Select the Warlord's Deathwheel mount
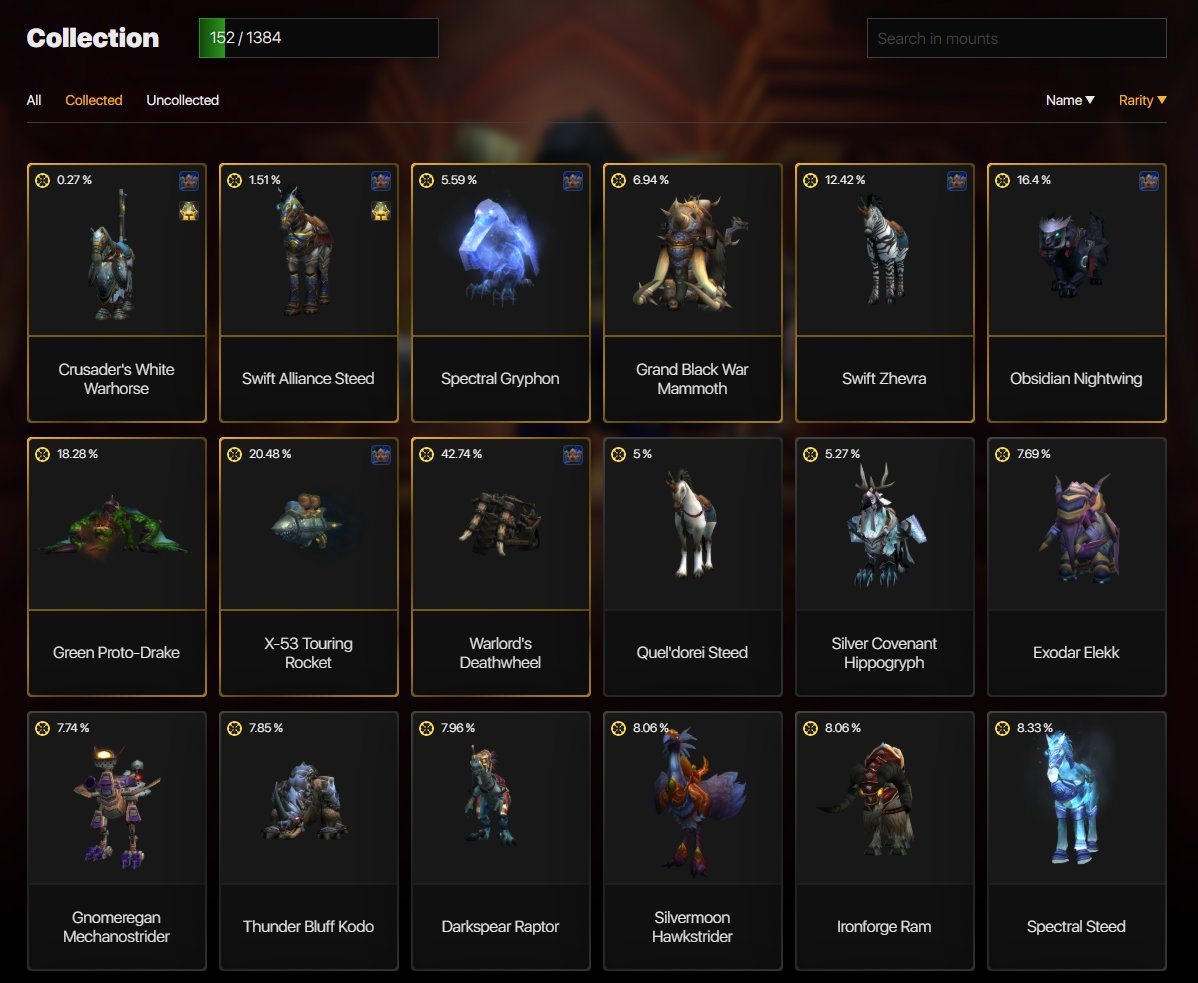This screenshot has width=1198, height=983. coord(500,566)
